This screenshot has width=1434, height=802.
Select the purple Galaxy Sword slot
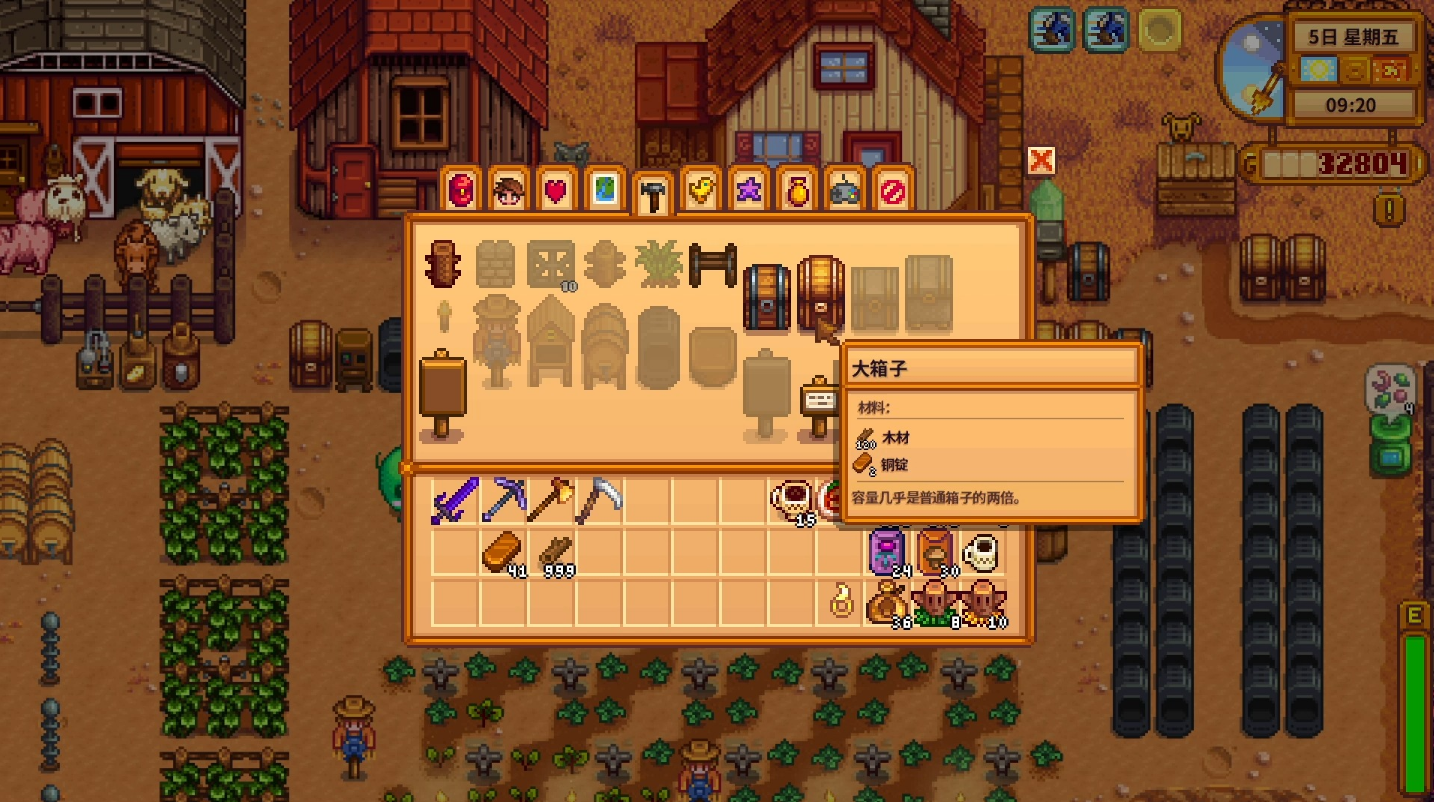click(455, 500)
